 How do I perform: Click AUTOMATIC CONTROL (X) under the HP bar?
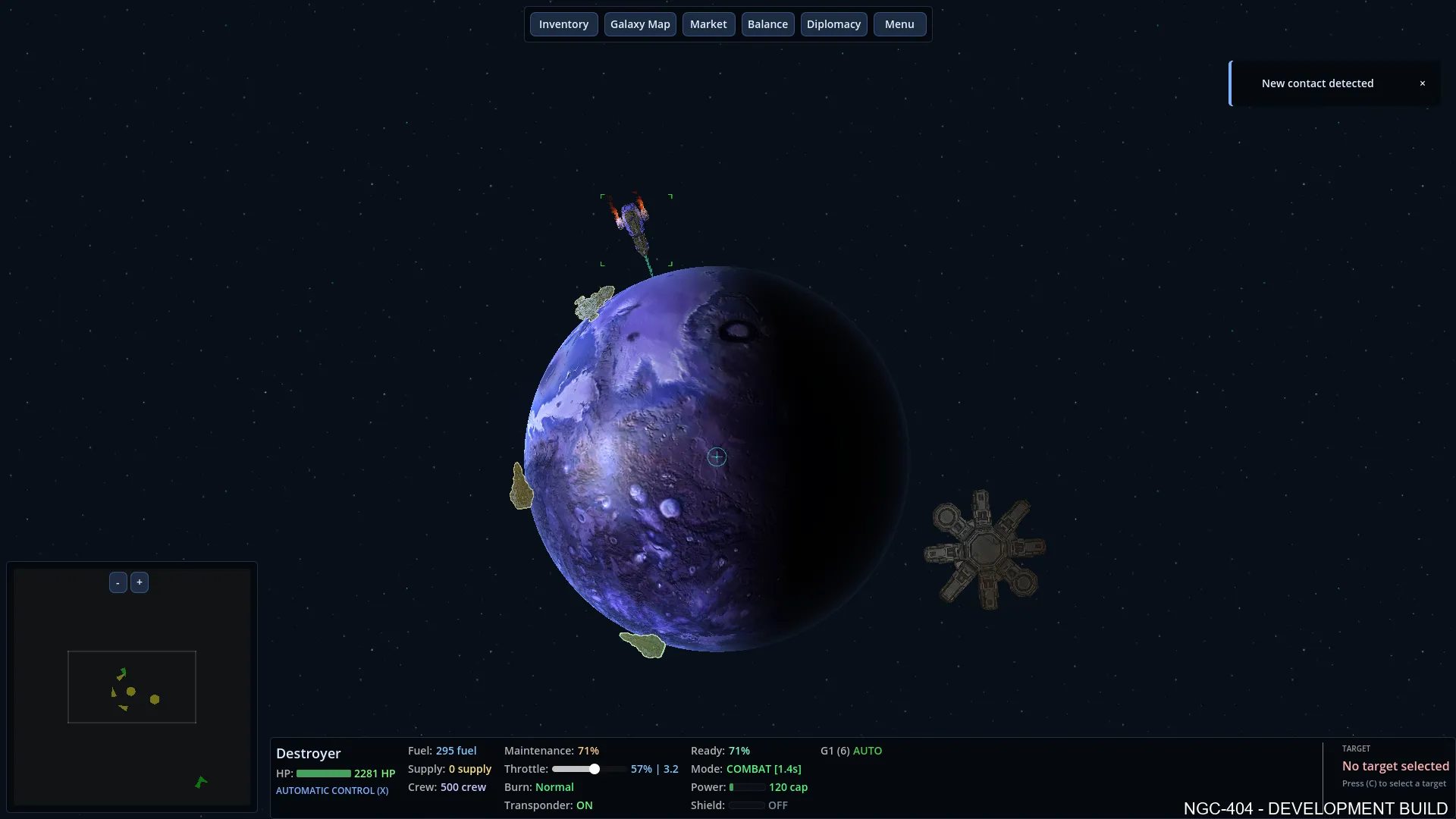coord(332,790)
